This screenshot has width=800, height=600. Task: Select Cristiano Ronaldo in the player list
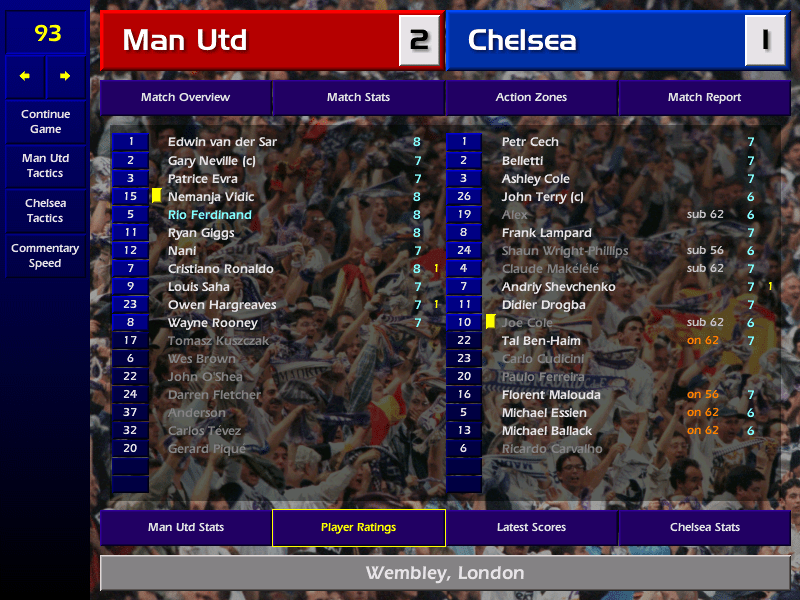[x=221, y=269]
